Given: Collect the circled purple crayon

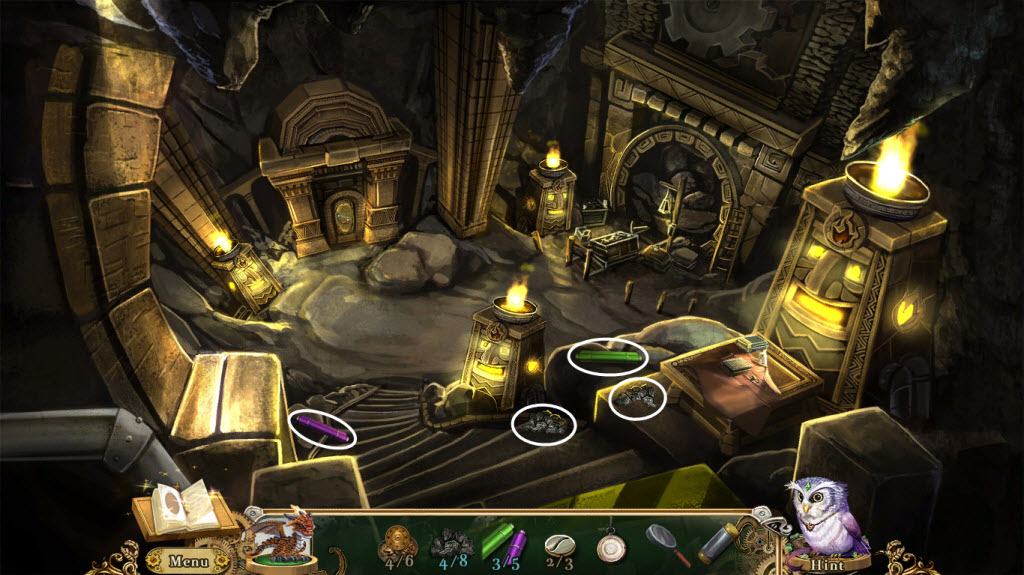Looking at the screenshot, I should [324, 430].
